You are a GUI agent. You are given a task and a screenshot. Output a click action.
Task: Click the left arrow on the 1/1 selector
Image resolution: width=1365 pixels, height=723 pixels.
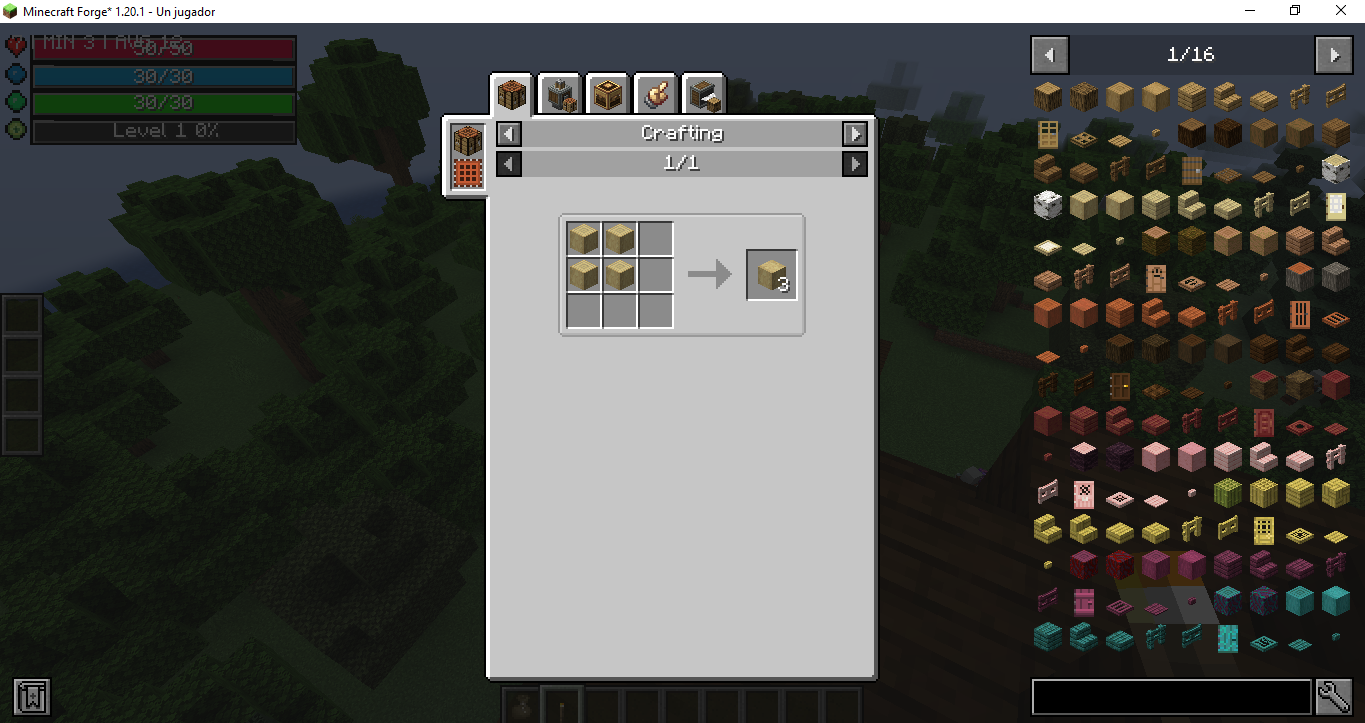pos(508,164)
